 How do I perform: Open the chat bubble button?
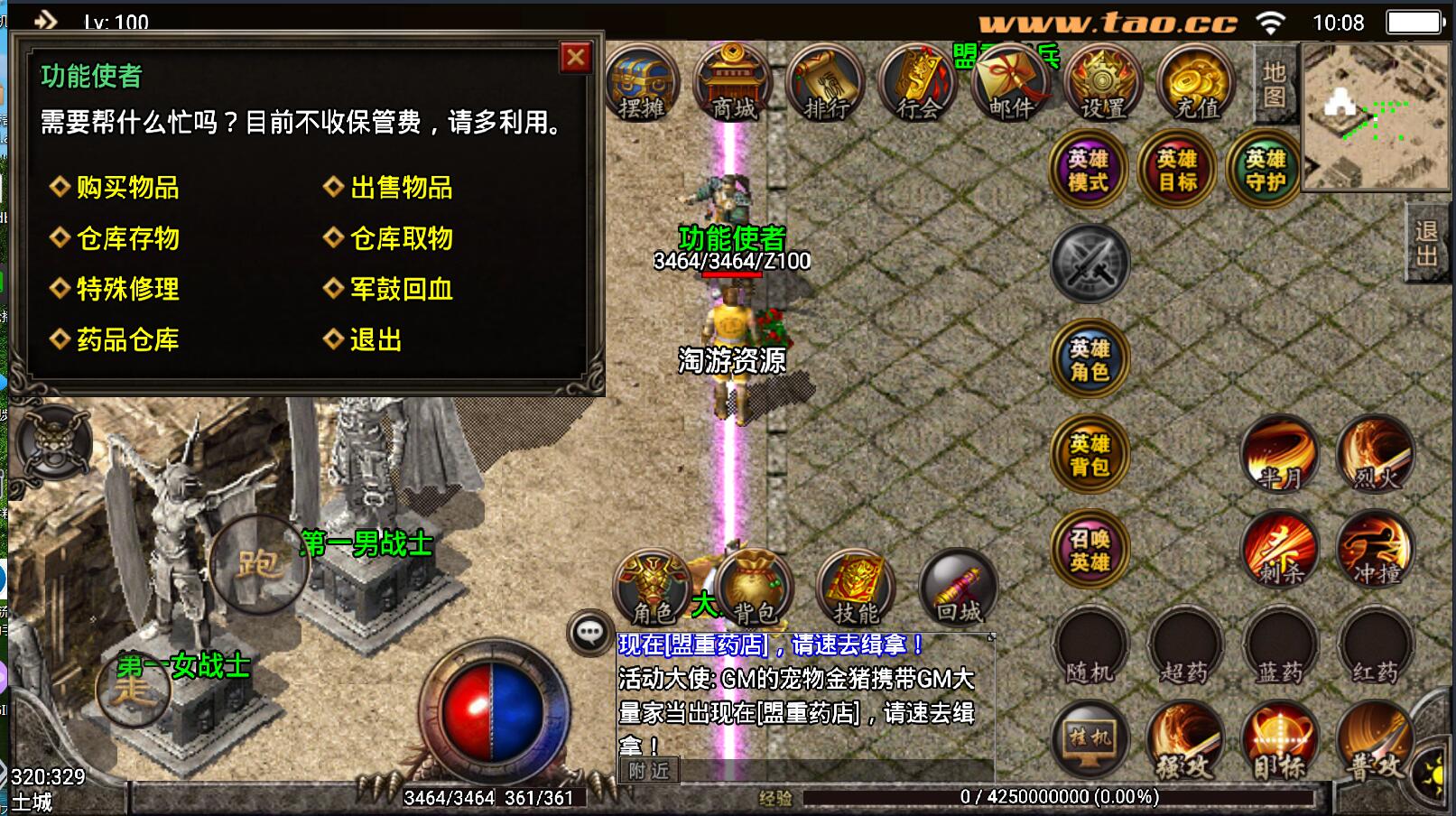click(589, 632)
